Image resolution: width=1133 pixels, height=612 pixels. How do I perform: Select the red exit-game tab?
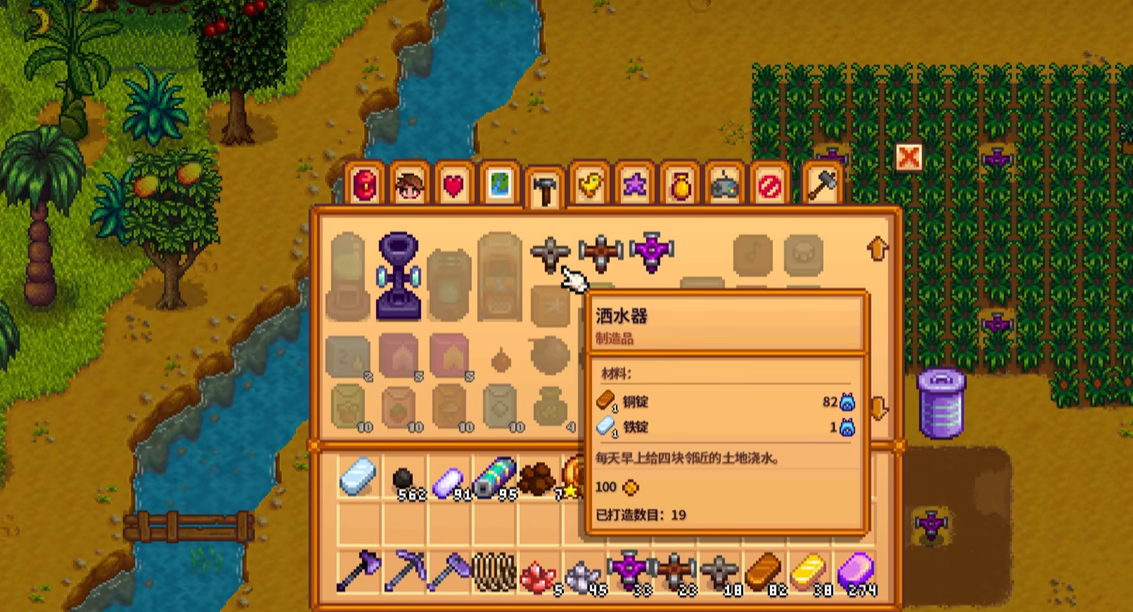pos(770,186)
